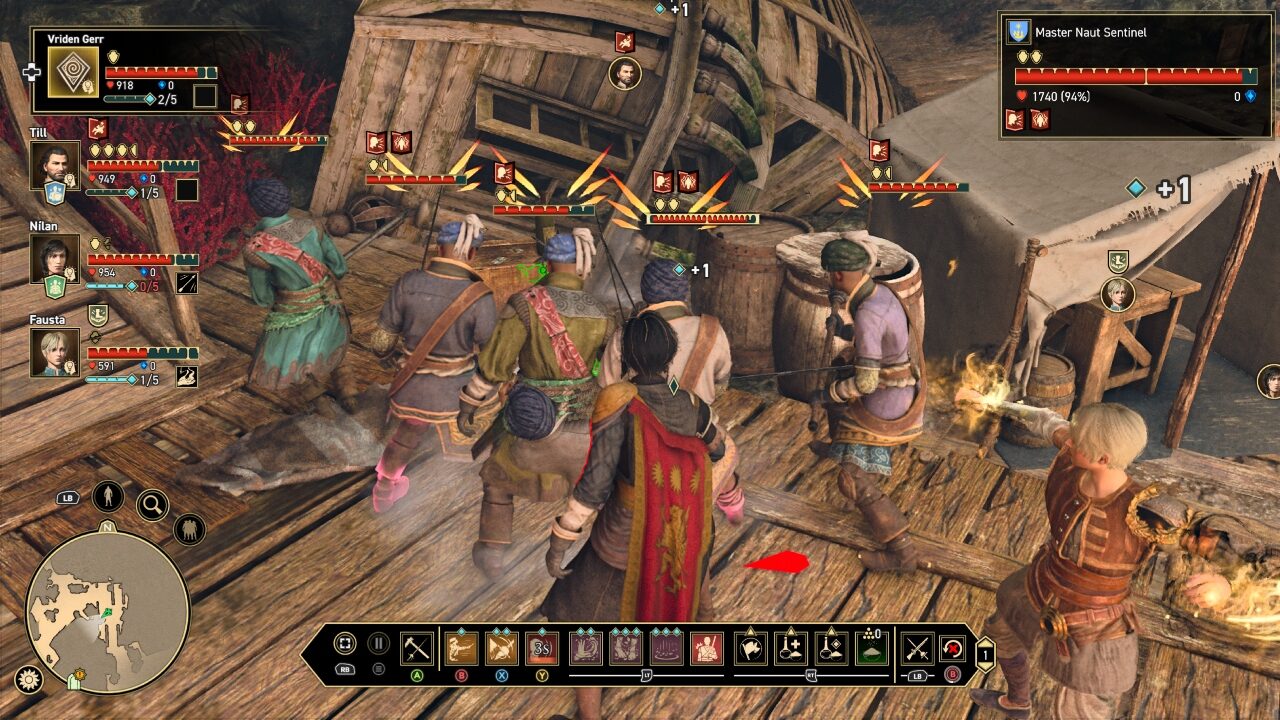Fire the pistol shot skill

tap(461, 648)
